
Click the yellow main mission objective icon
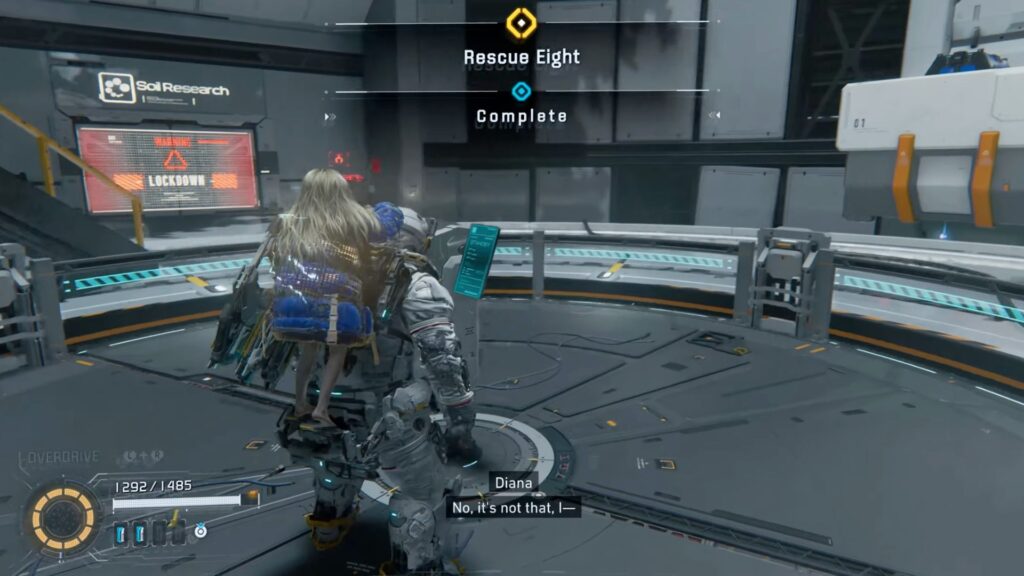coord(520,22)
